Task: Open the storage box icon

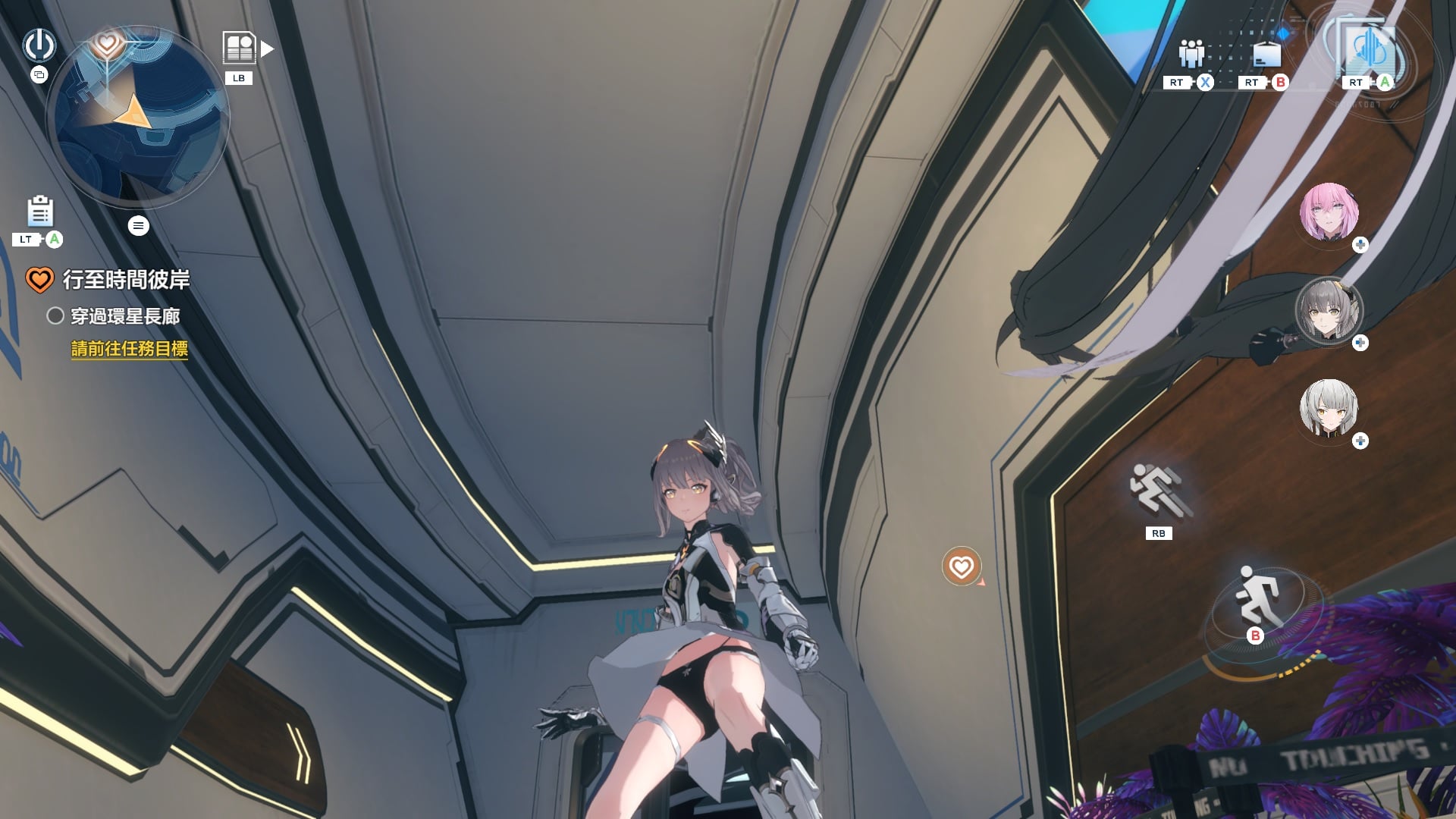Action: tap(1266, 55)
